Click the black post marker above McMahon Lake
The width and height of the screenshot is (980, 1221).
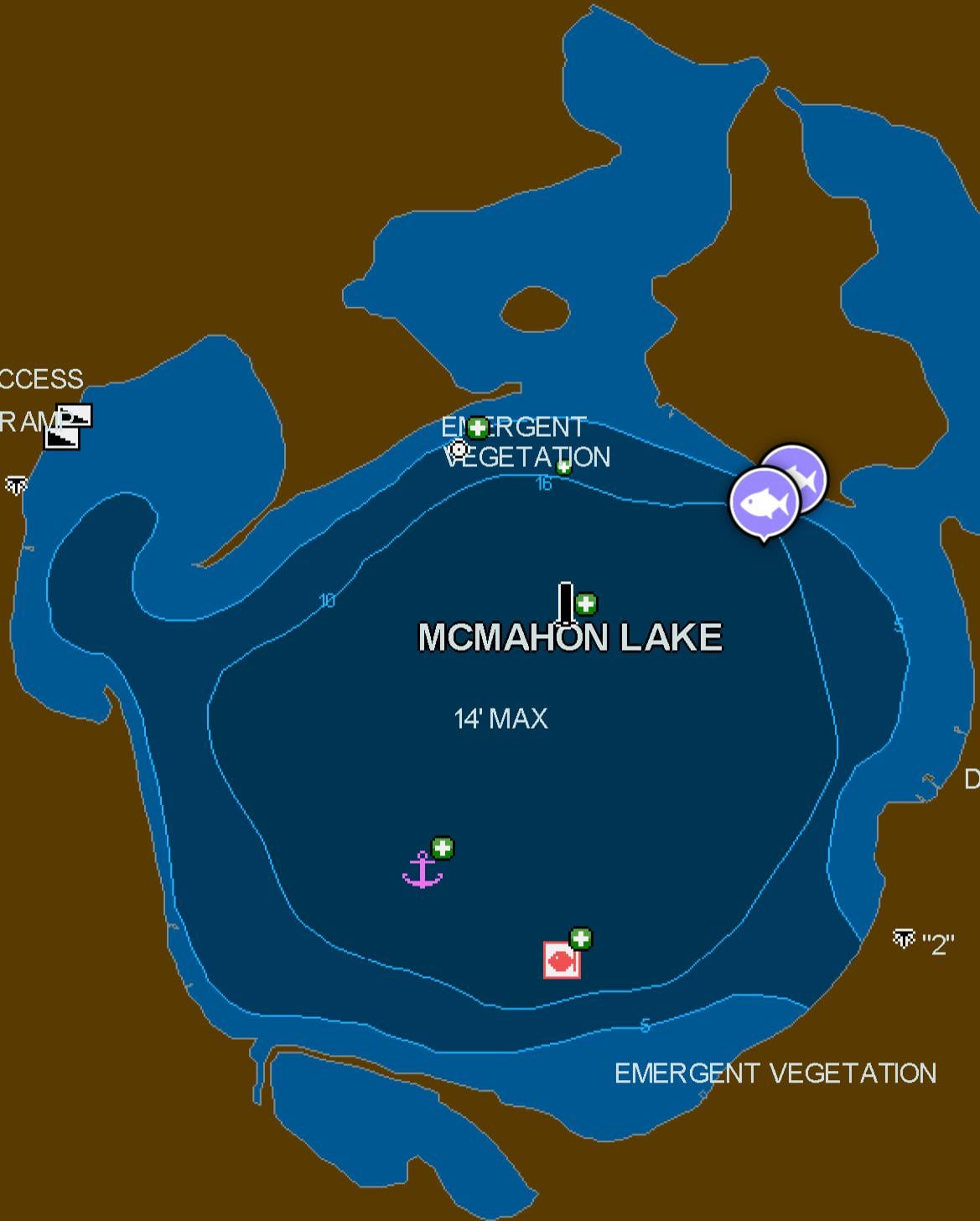coord(566,604)
